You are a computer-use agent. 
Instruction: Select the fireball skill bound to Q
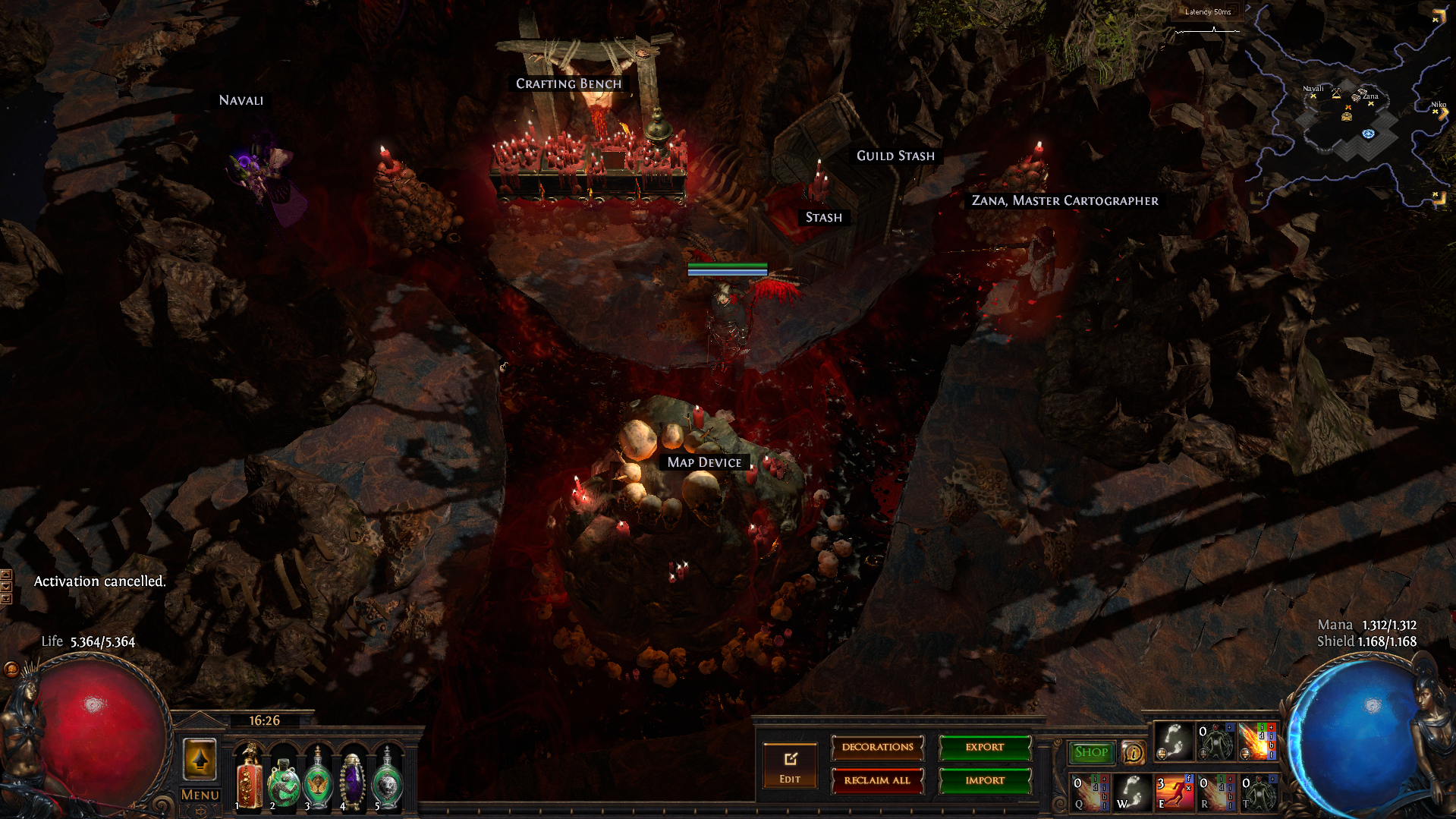pos(1089,792)
